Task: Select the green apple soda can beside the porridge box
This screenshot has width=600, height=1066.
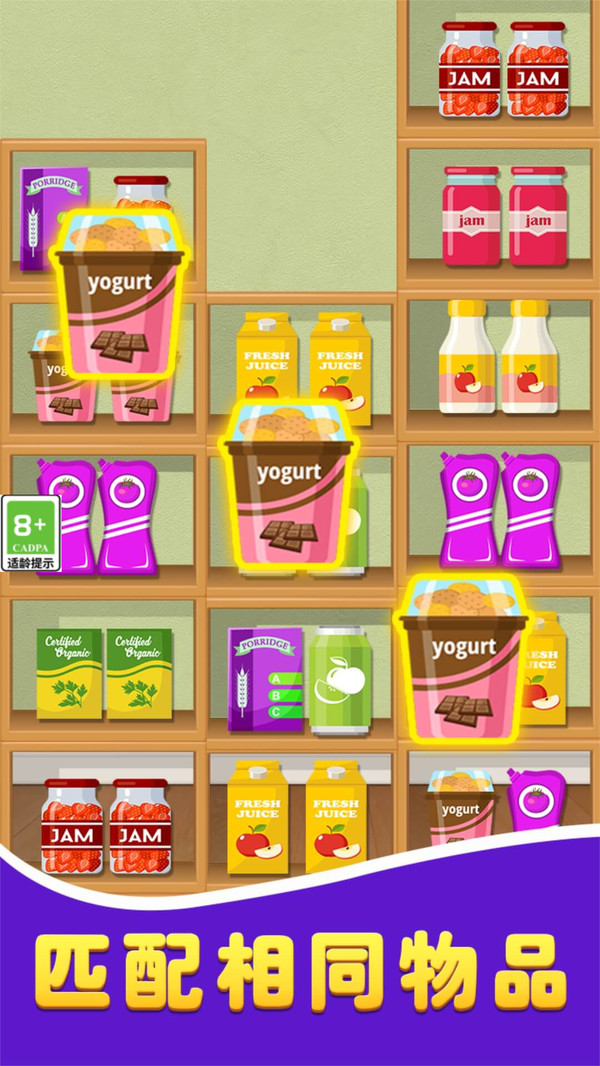Action: click(339, 680)
